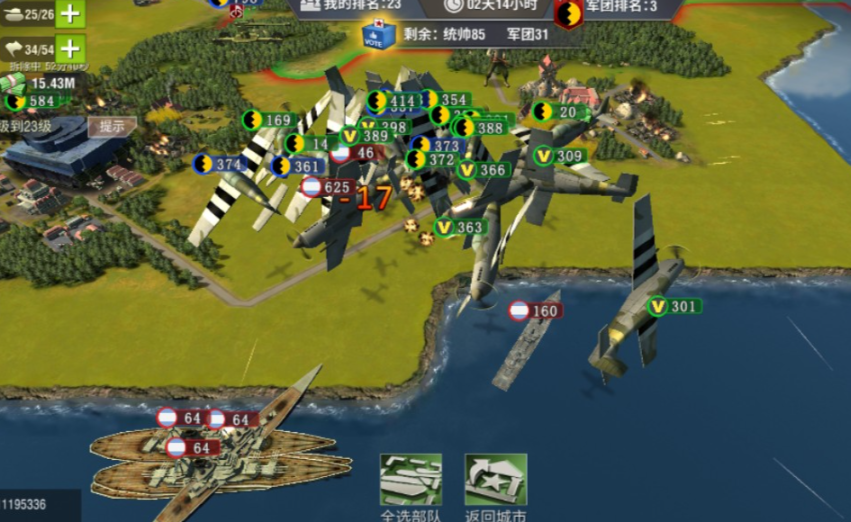View the legion ranking (军团排名) emblem

click(569, 12)
